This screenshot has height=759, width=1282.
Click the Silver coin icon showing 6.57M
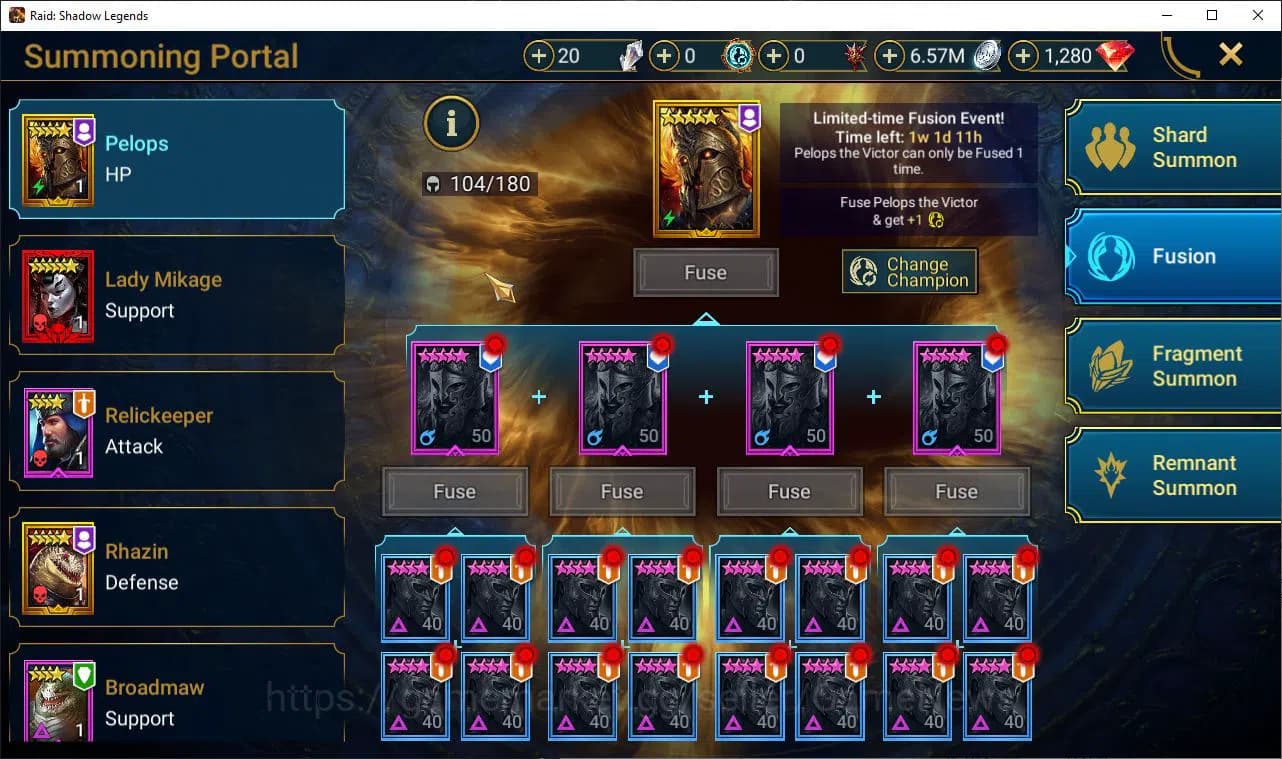coord(986,56)
